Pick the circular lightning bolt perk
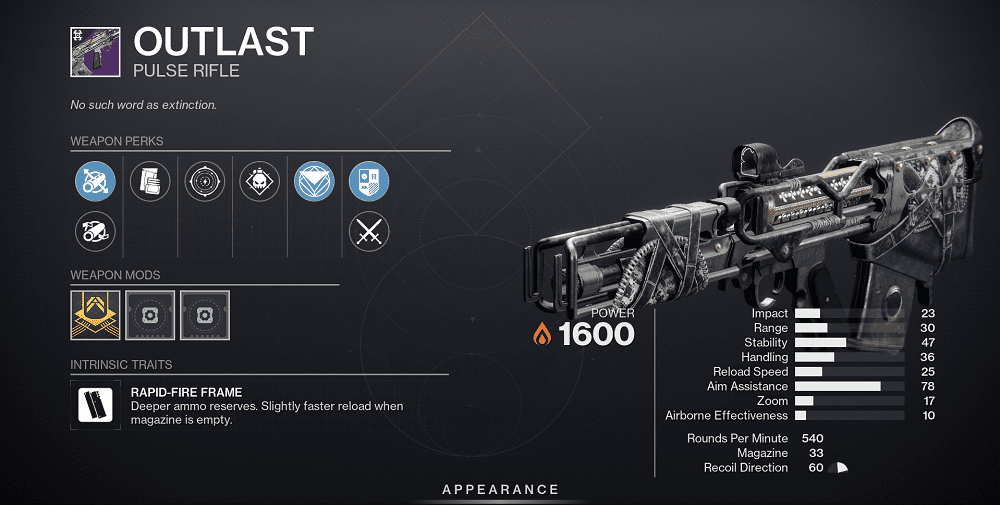The width and height of the screenshot is (1000, 505). click(x=206, y=182)
